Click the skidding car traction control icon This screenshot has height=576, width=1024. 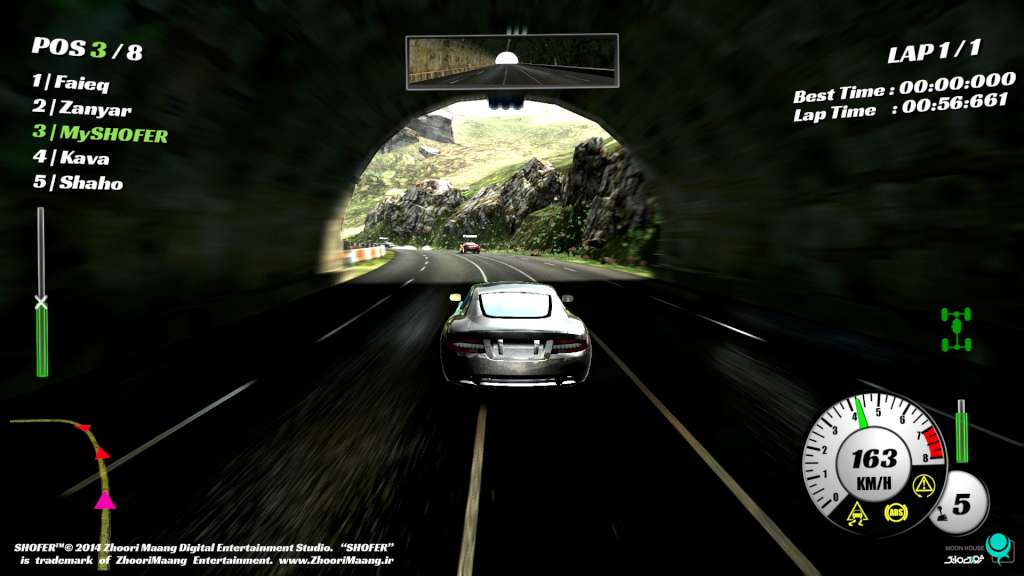tap(857, 513)
